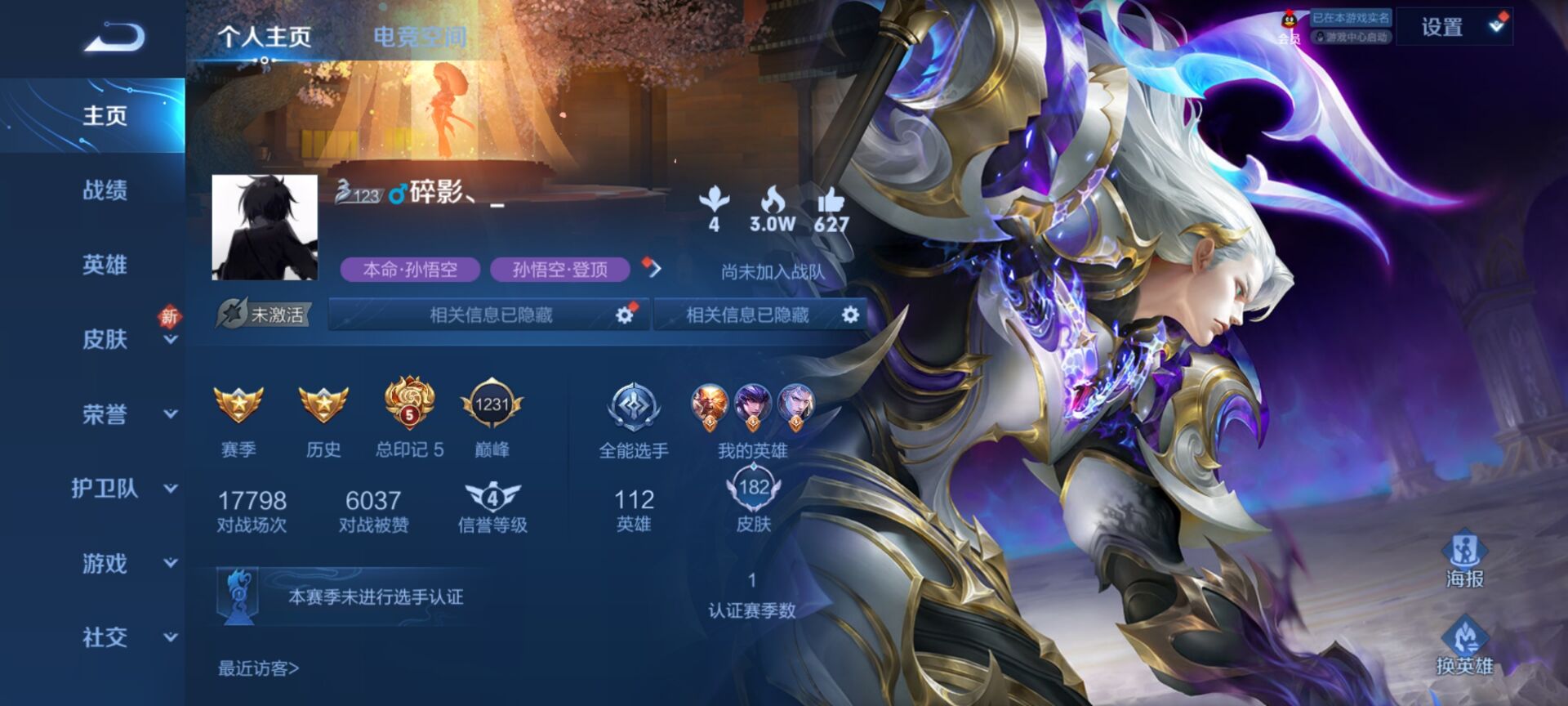Screen dimensions: 1568x706
Task: Click the player avatar picture
Action: point(265,227)
